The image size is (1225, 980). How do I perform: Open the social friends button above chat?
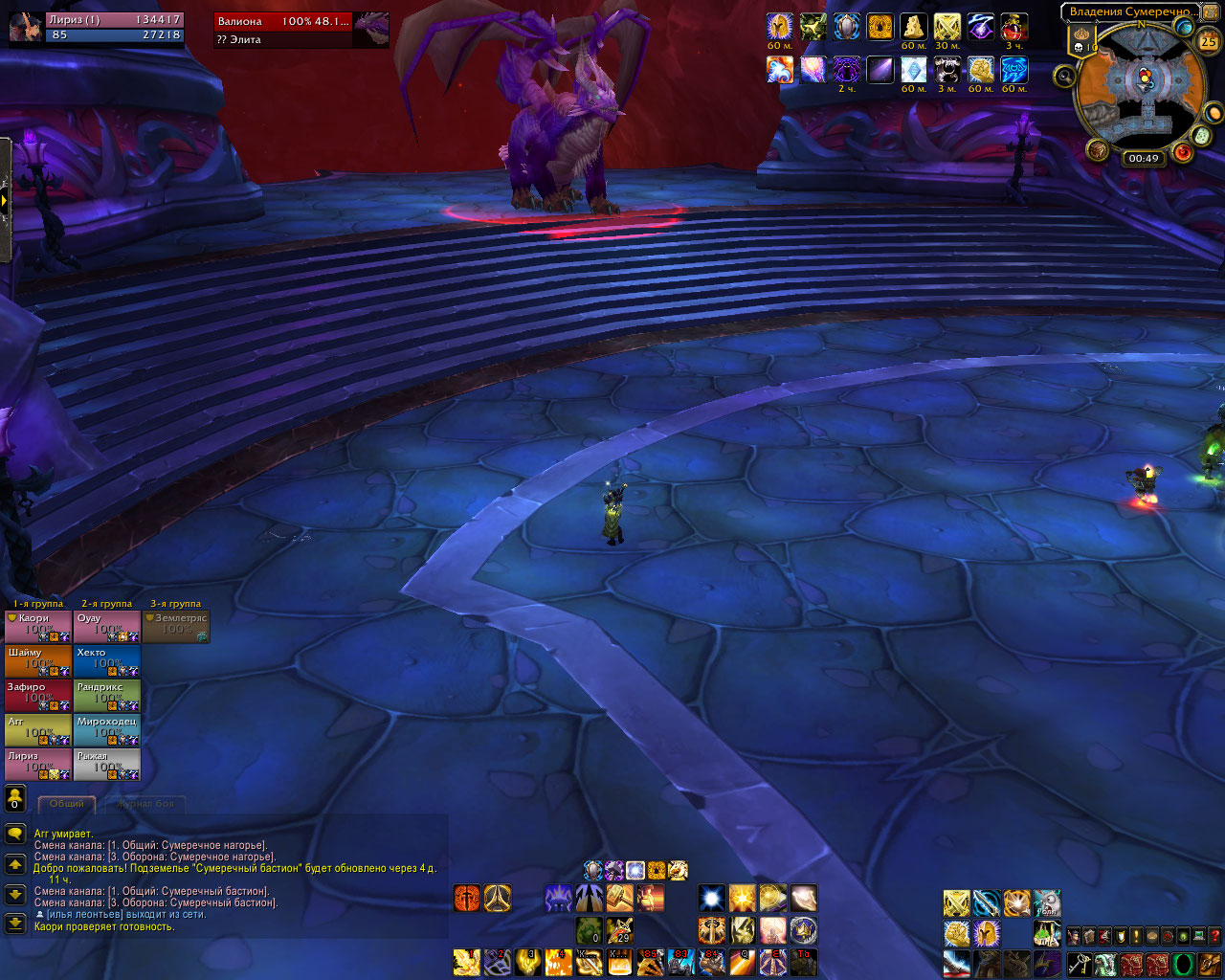[x=15, y=797]
